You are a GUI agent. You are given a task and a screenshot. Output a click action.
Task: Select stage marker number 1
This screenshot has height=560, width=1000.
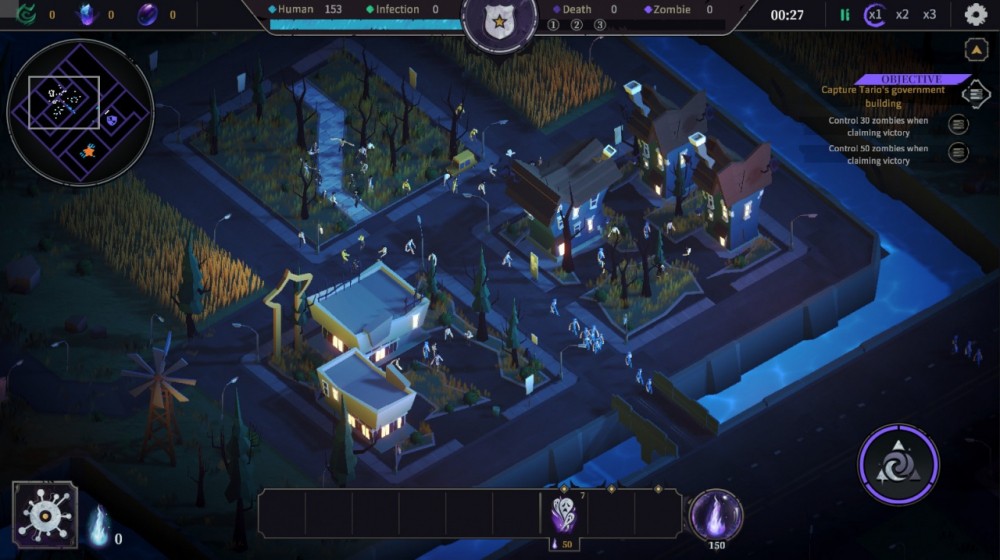pyautogui.click(x=553, y=25)
